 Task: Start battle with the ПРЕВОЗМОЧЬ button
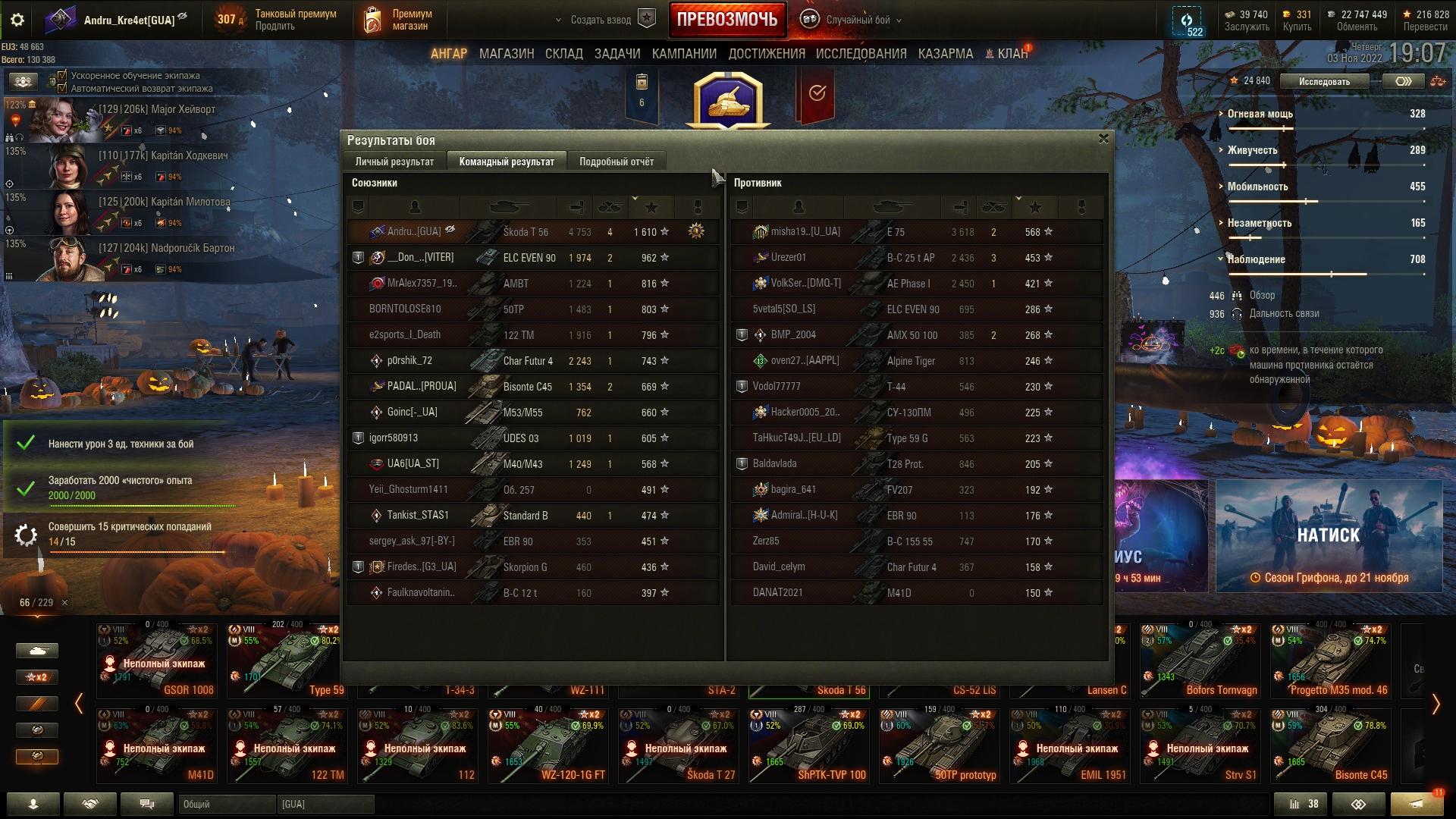726,20
